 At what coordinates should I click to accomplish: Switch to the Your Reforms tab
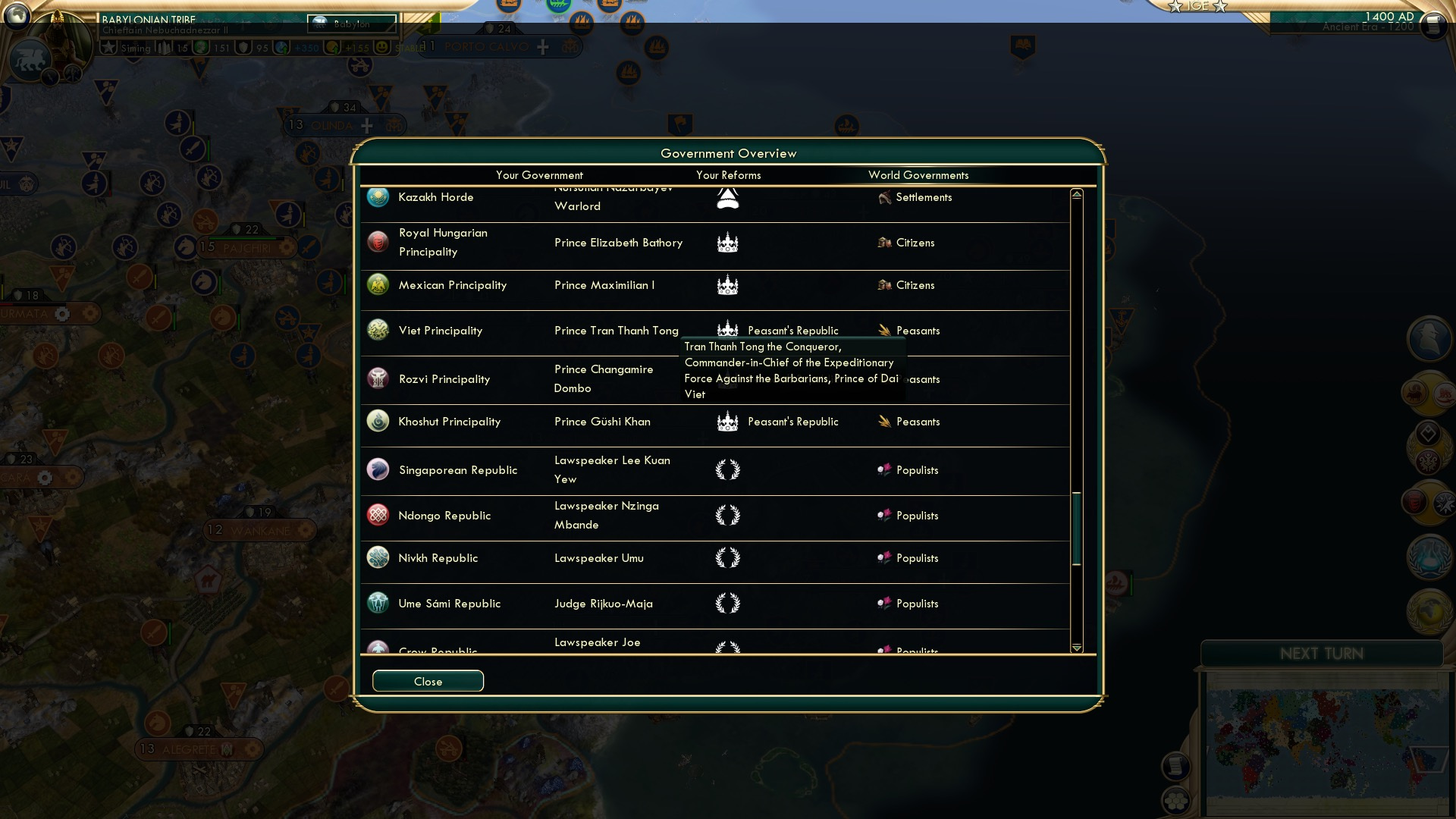pos(729,175)
